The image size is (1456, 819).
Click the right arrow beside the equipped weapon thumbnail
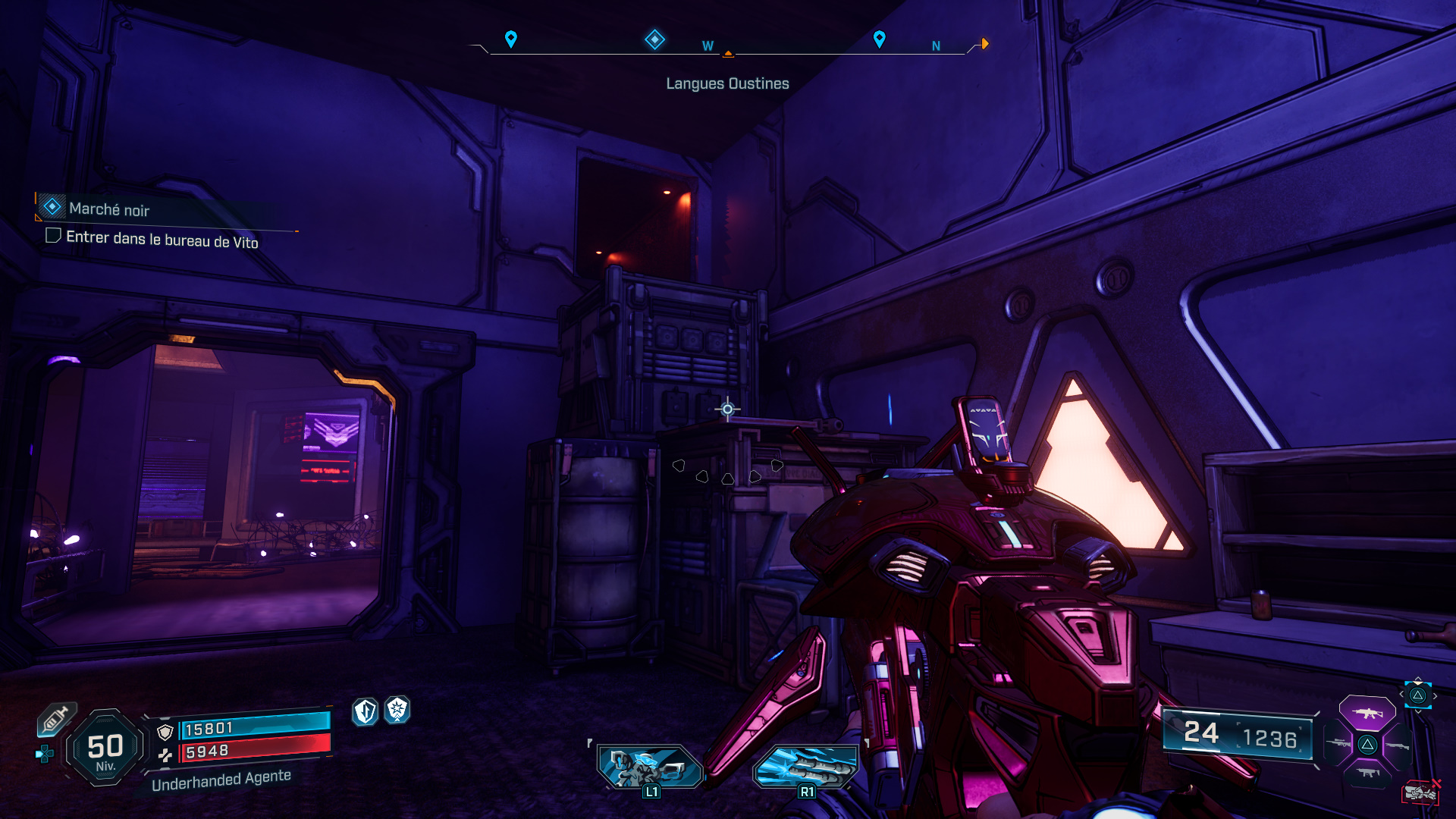(x=1436, y=695)
